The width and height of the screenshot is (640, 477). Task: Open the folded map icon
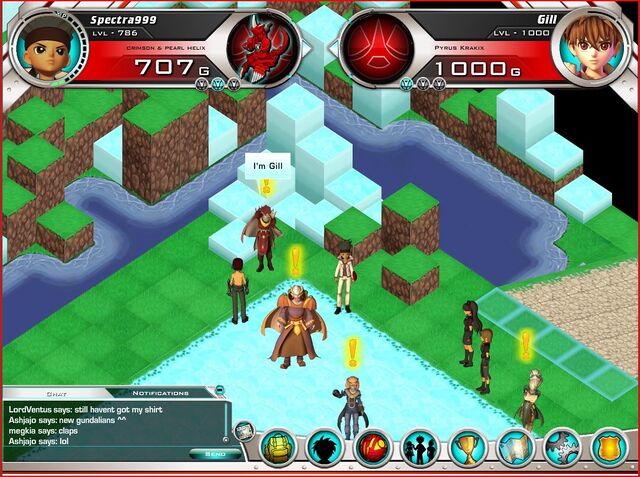pos(514,446)
